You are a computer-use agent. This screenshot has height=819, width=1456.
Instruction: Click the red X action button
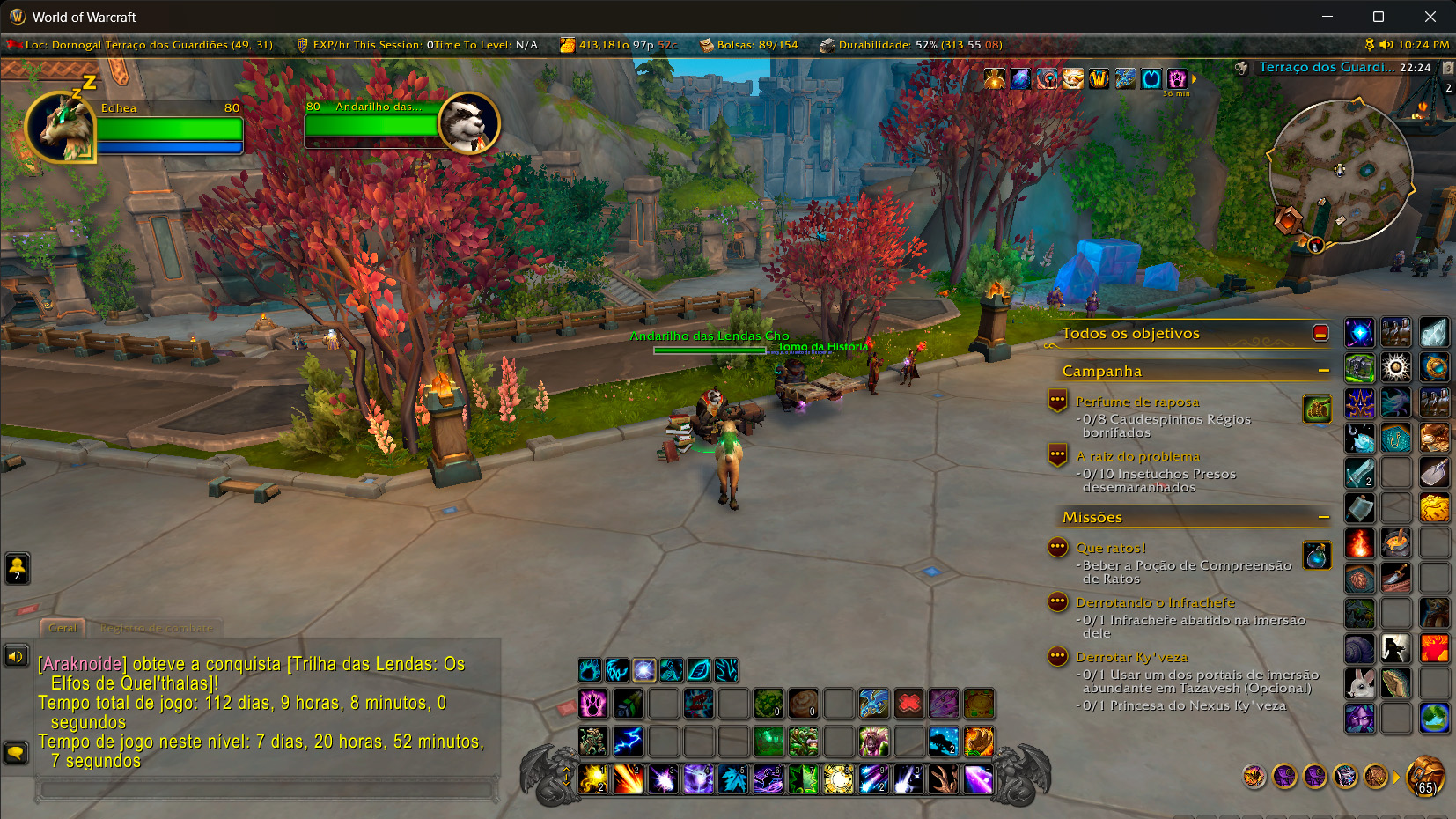point(908,704)
